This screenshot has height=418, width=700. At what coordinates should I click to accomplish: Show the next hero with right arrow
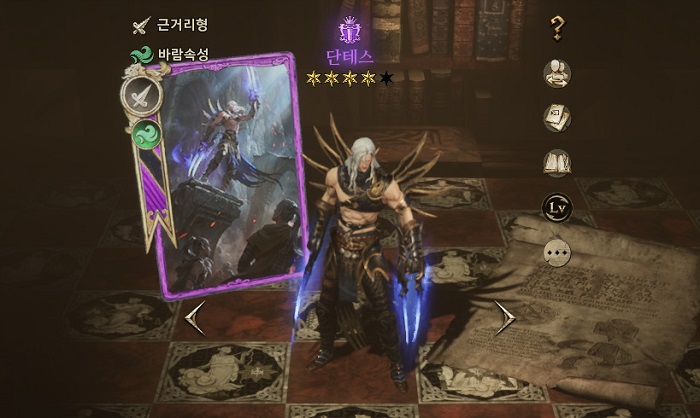point(506,318)
